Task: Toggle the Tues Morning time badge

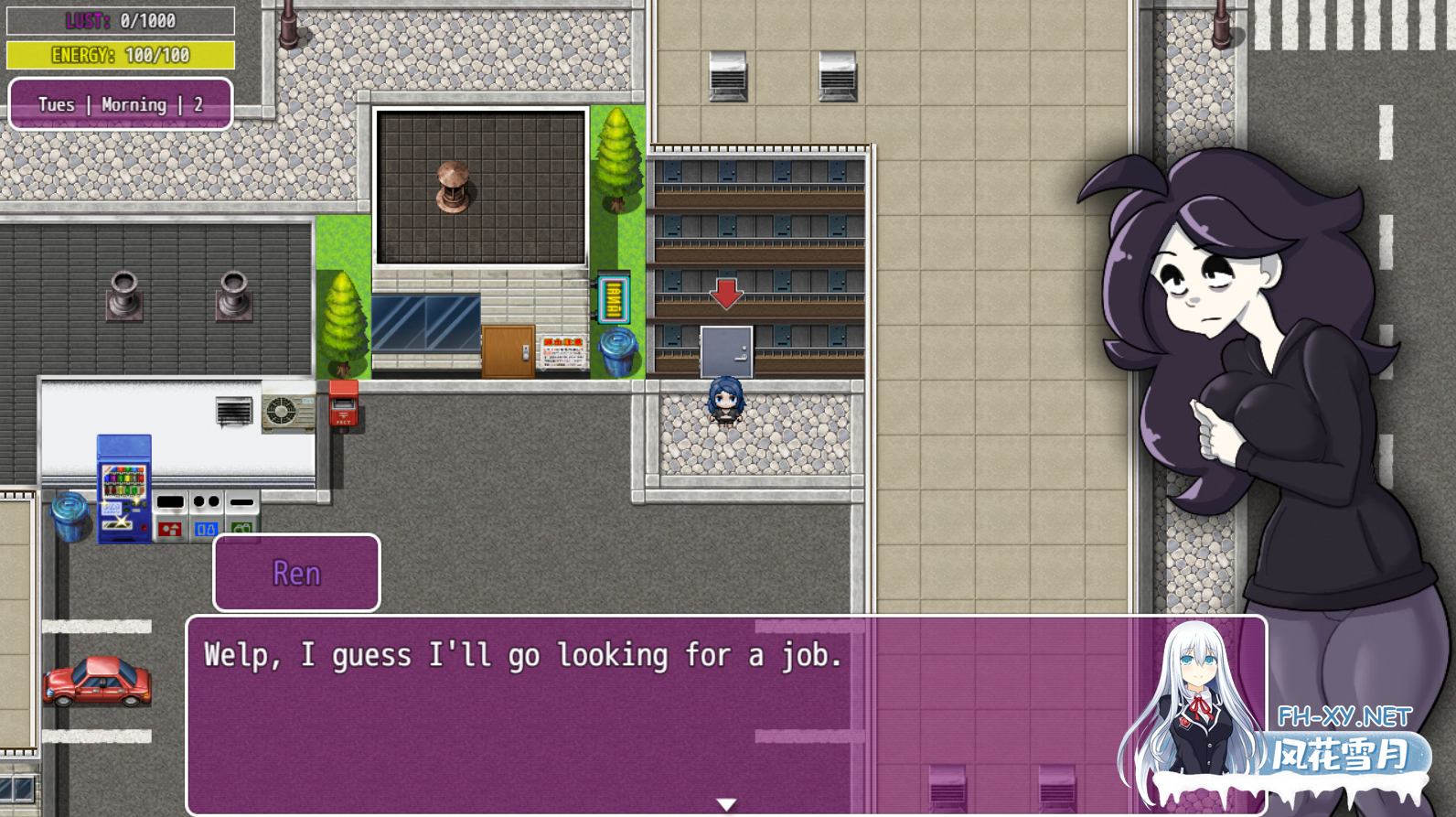Action: tap(119, 104)
